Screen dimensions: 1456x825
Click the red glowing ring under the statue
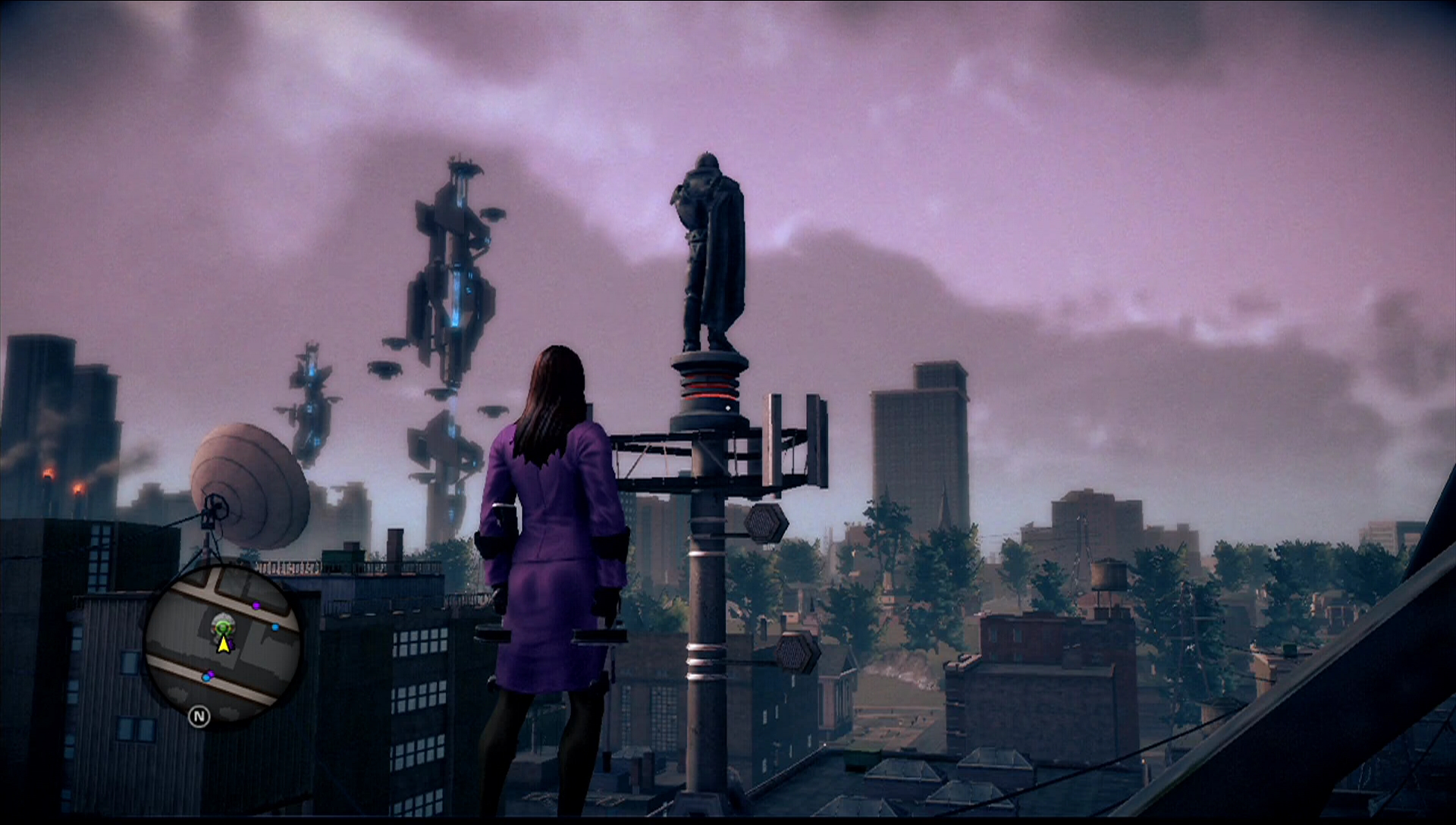point(707,387)
